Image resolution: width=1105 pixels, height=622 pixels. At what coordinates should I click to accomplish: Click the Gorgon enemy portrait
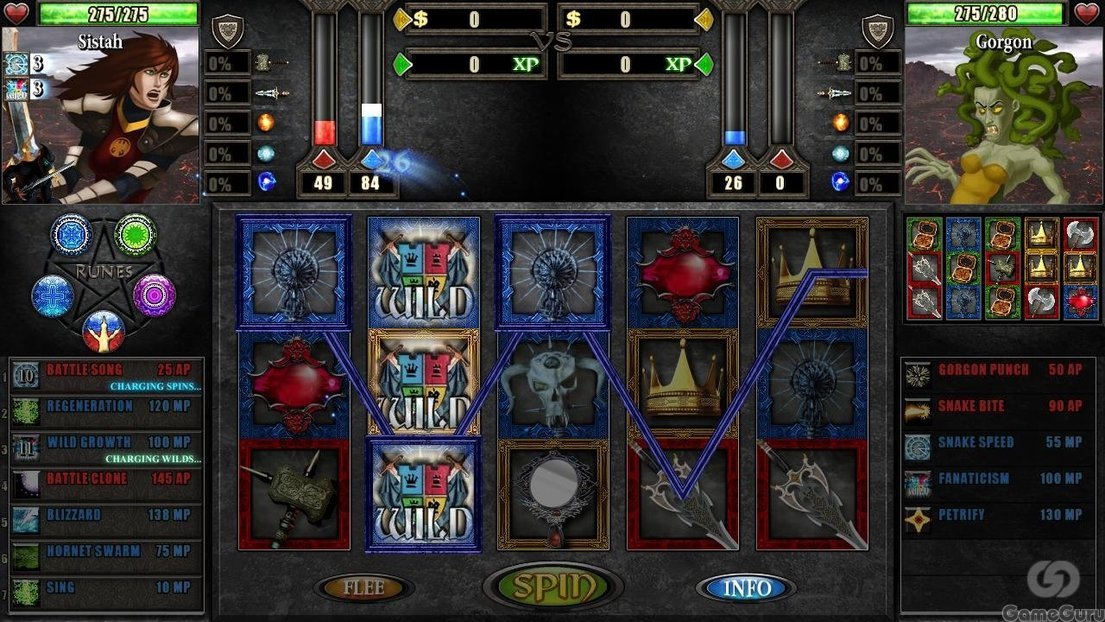[1004, 115]
